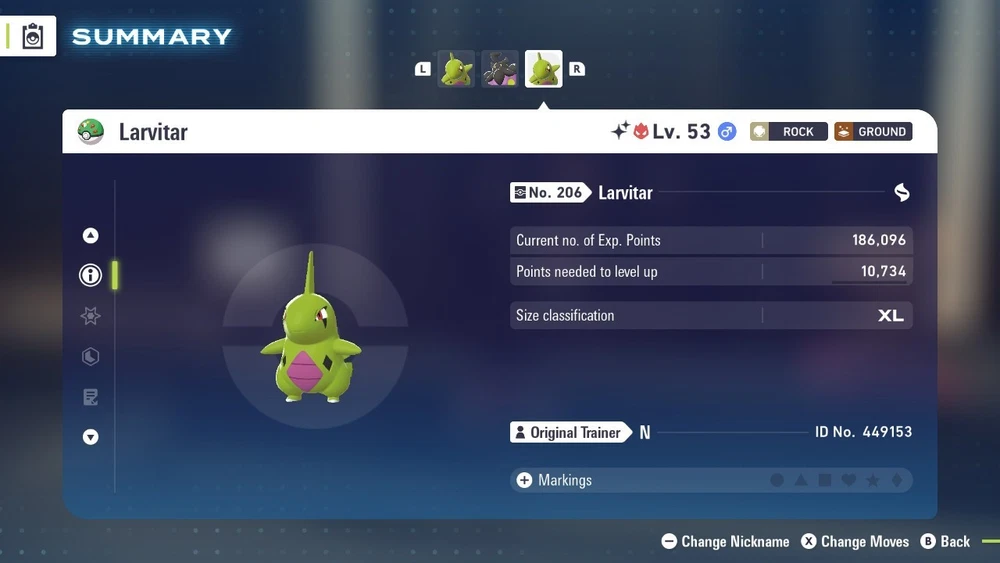This screenshot has width=1000, height=563.
Task: Select the dark Pokémon party thumbnail
Action: tap(500, 69)
